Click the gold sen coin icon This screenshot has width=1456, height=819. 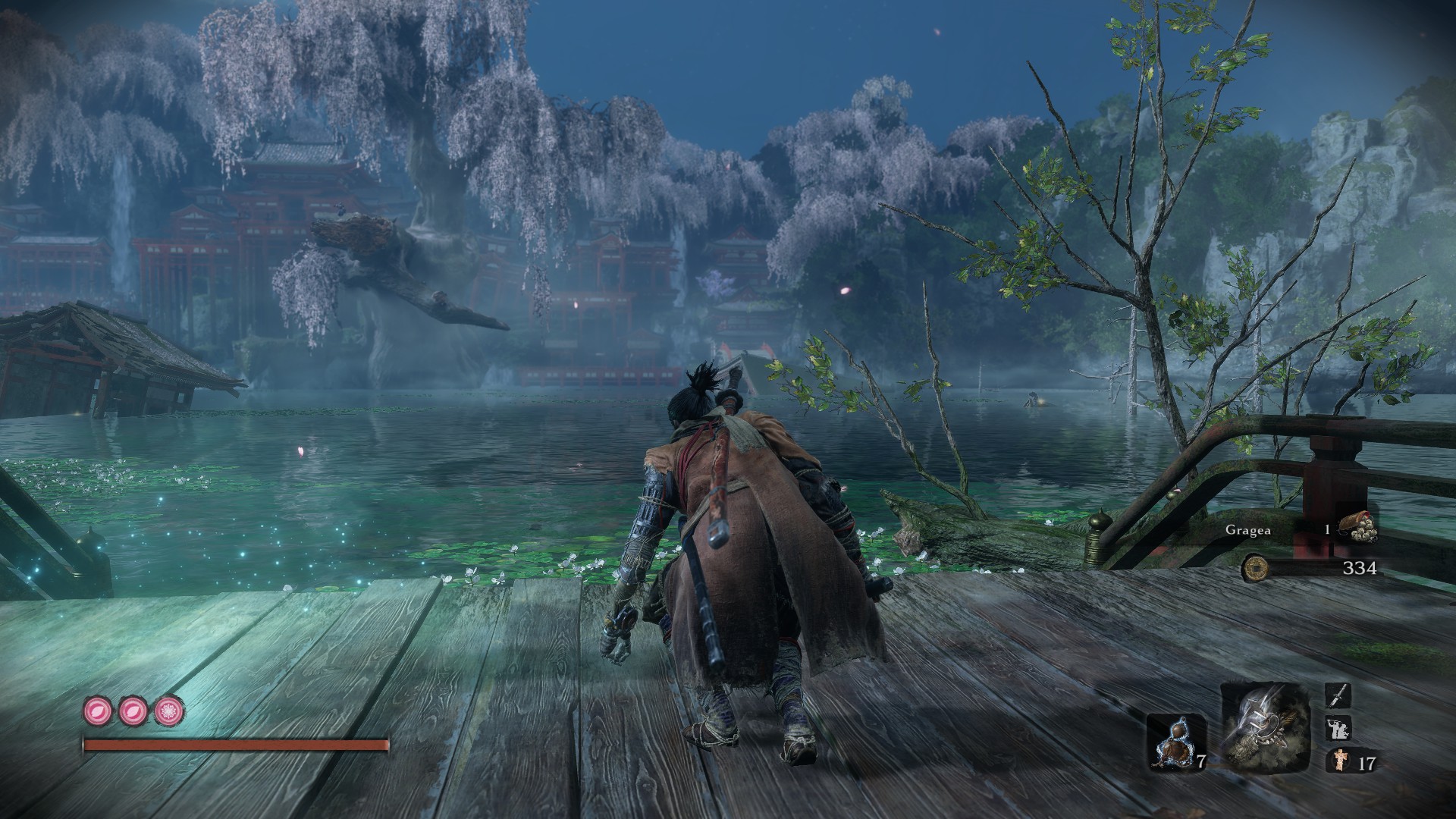[1256, 567]
